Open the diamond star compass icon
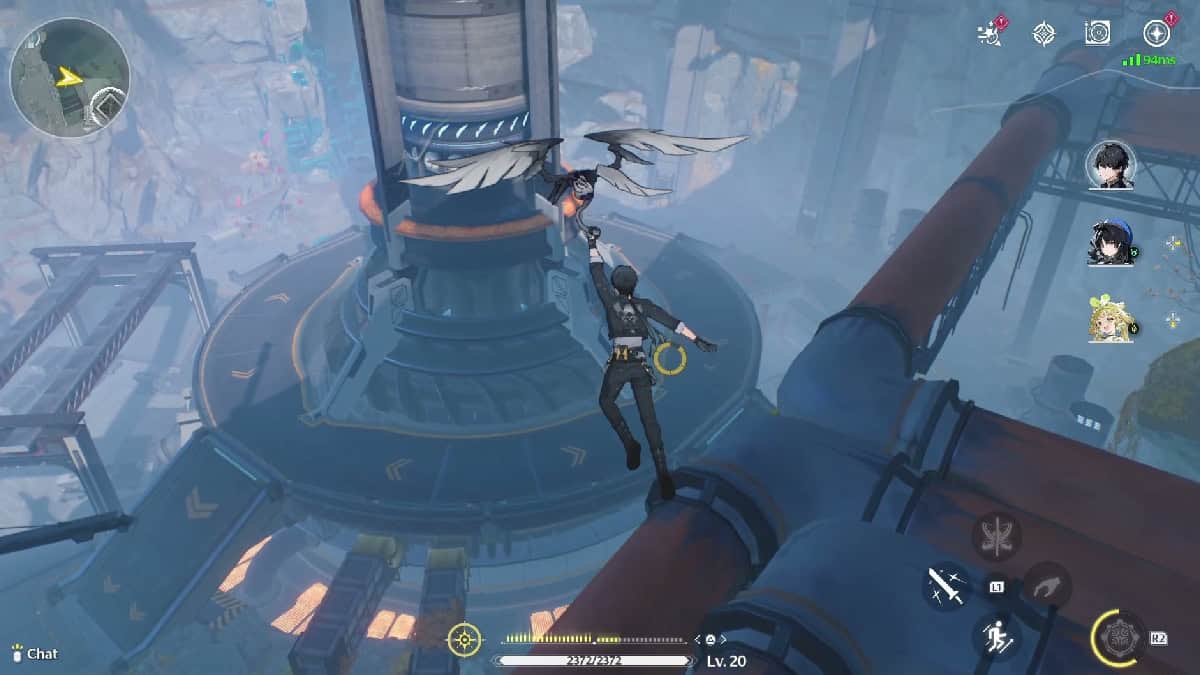 (x=1044, y=34)
